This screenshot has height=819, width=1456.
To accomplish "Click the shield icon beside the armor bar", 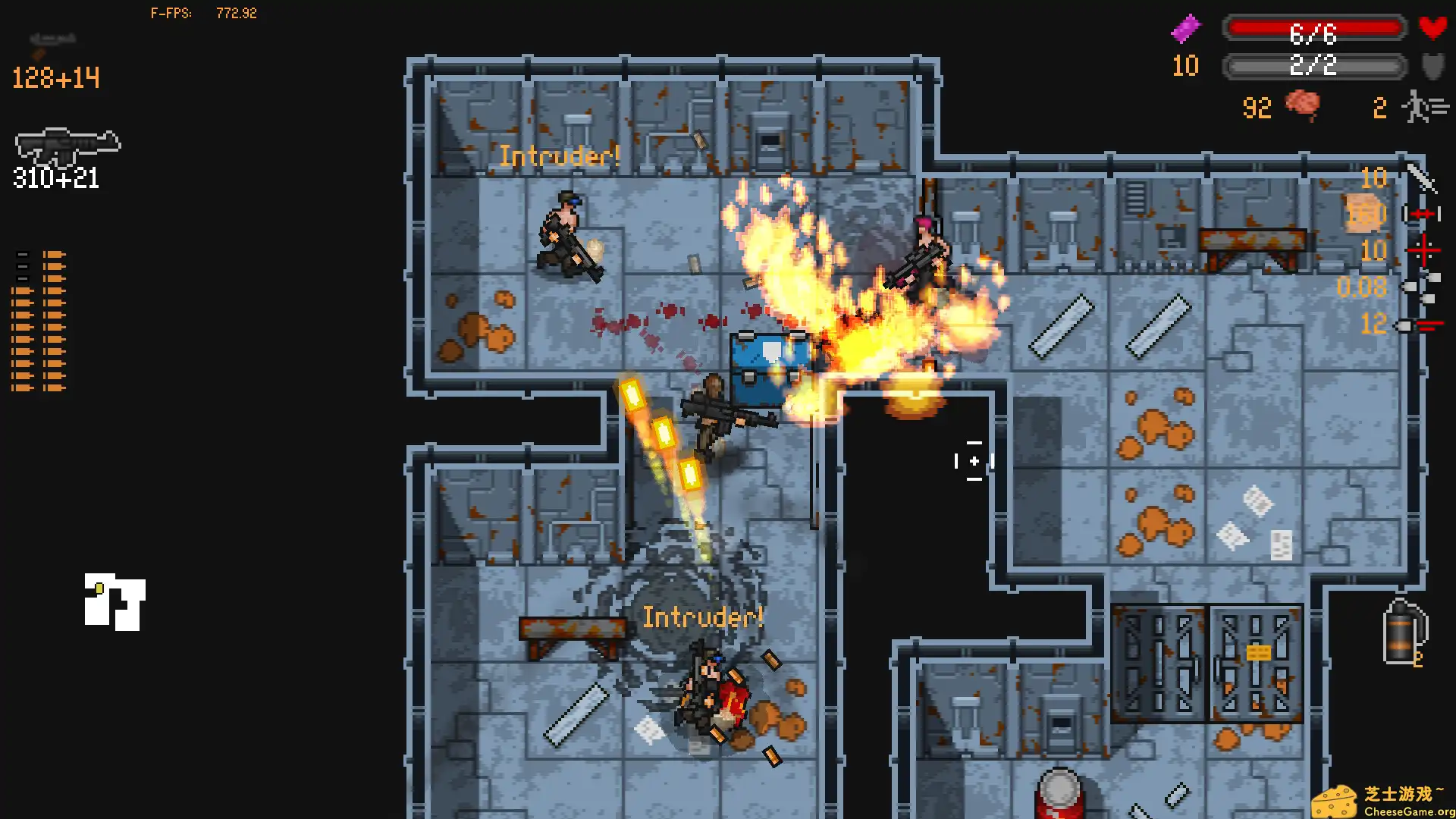I will [1433, 67].
